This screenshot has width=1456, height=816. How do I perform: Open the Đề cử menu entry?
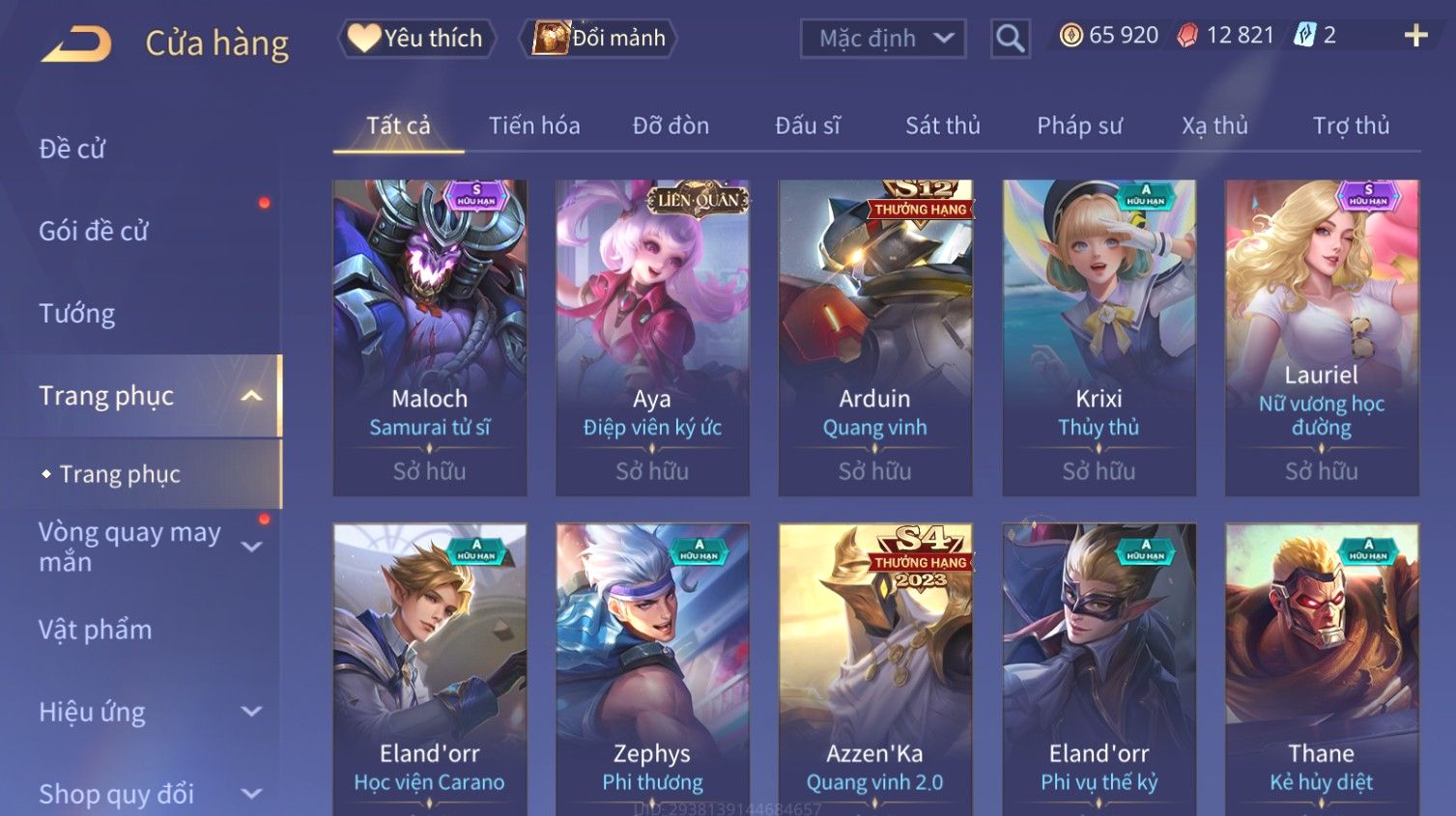click(72, 149)
